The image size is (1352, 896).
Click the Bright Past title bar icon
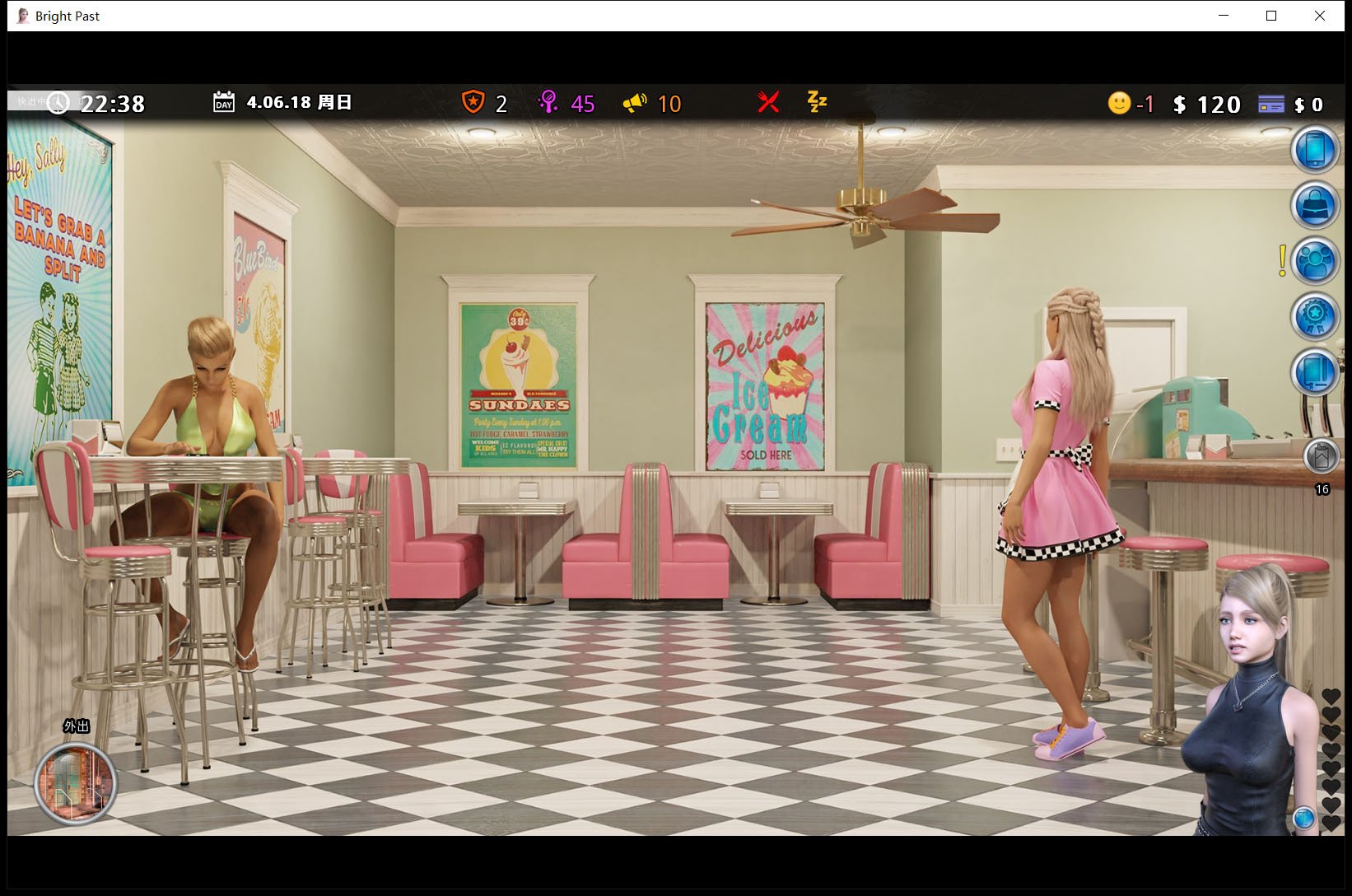point(21,15)
